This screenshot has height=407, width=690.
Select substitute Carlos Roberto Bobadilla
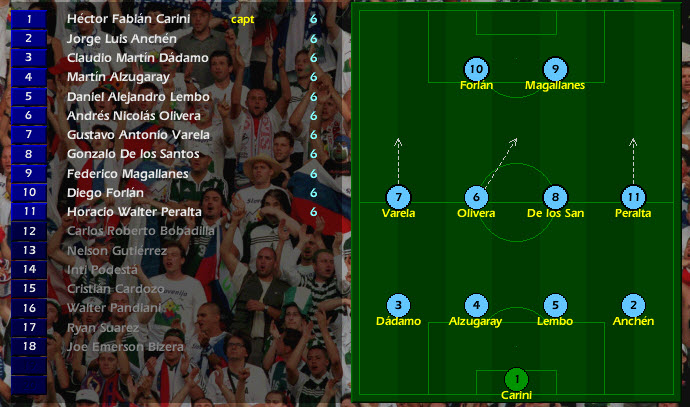tap(140, 231)
